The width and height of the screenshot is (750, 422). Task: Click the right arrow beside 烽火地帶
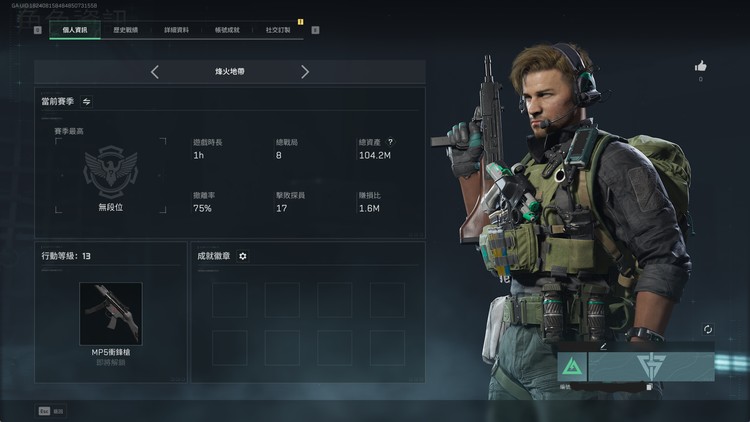pos(305,72)
